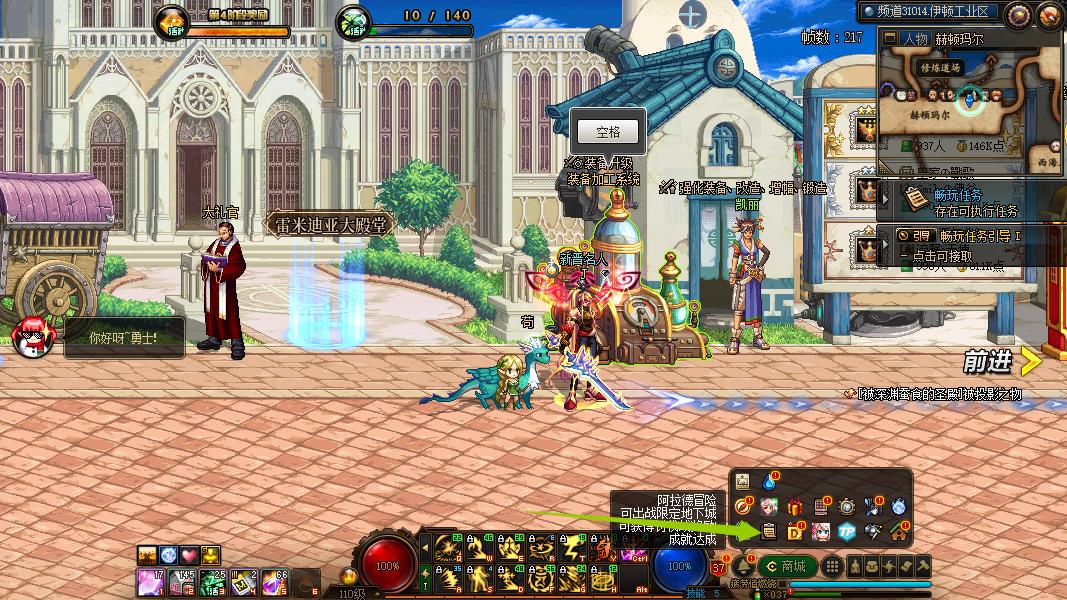The width and height of the screenshot is (1067, 600).
Task: Select the red gift box icon
Action: point(795,506)
